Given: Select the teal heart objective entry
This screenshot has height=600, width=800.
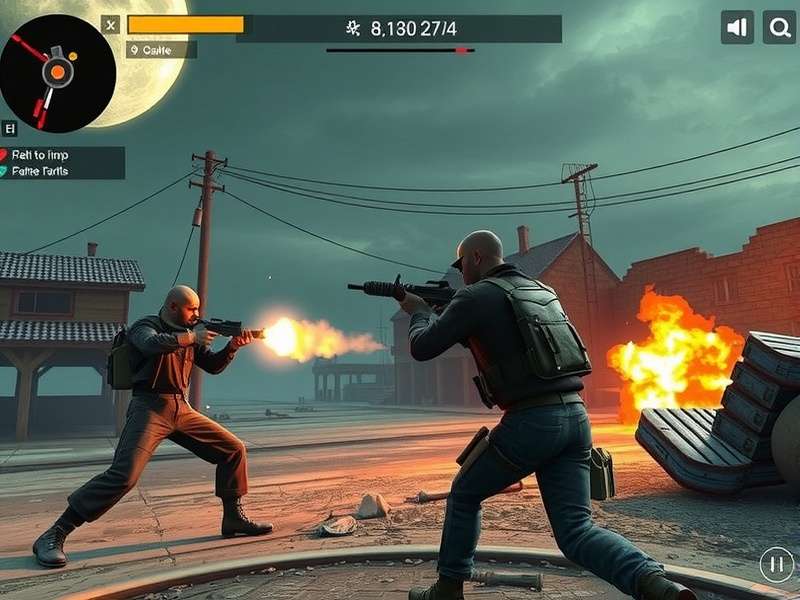Looking at the screenshot, I should [x=62, y=171].
